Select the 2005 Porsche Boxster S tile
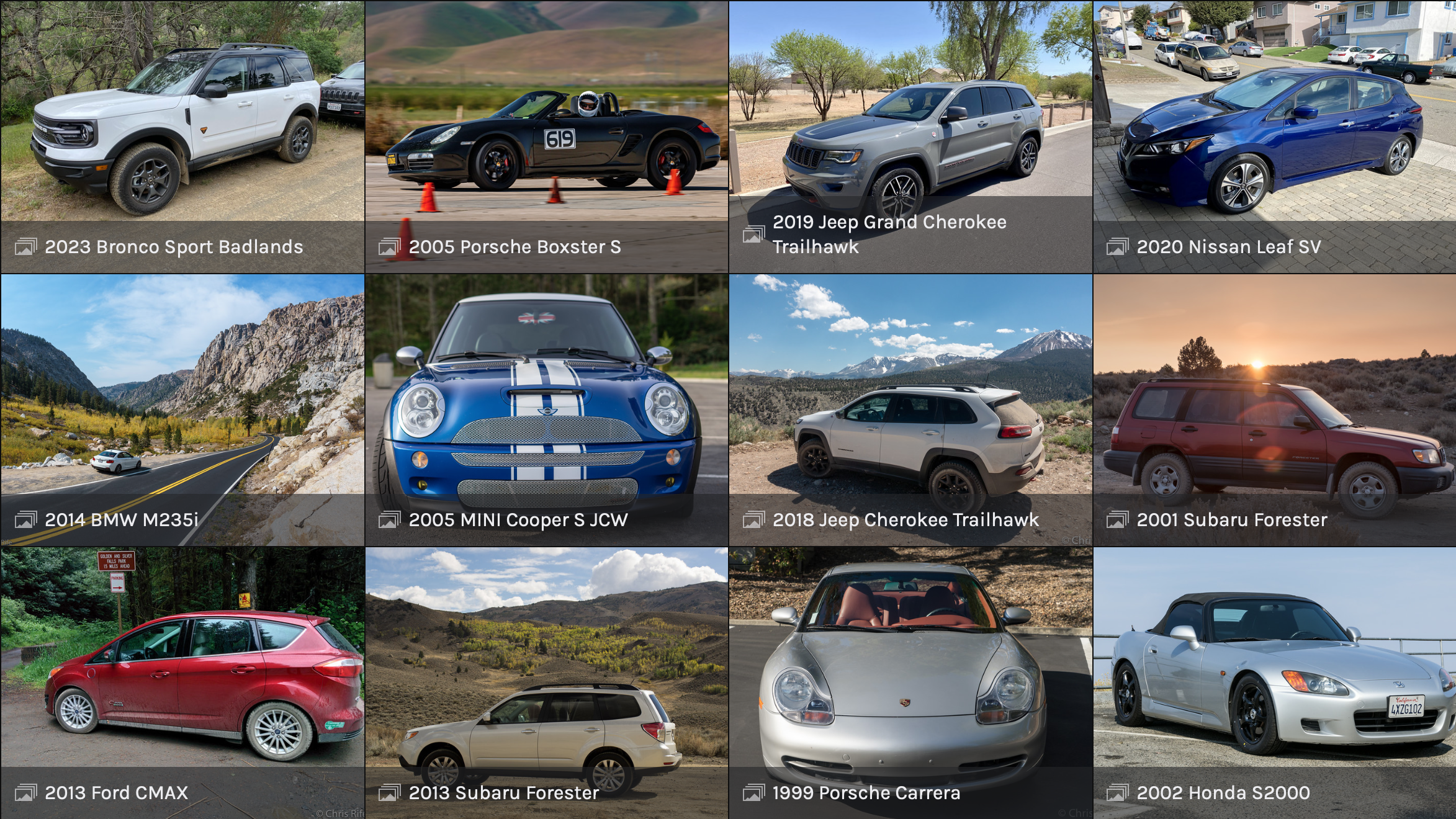The image size is (1456, 819). click(x=546, y=136)
